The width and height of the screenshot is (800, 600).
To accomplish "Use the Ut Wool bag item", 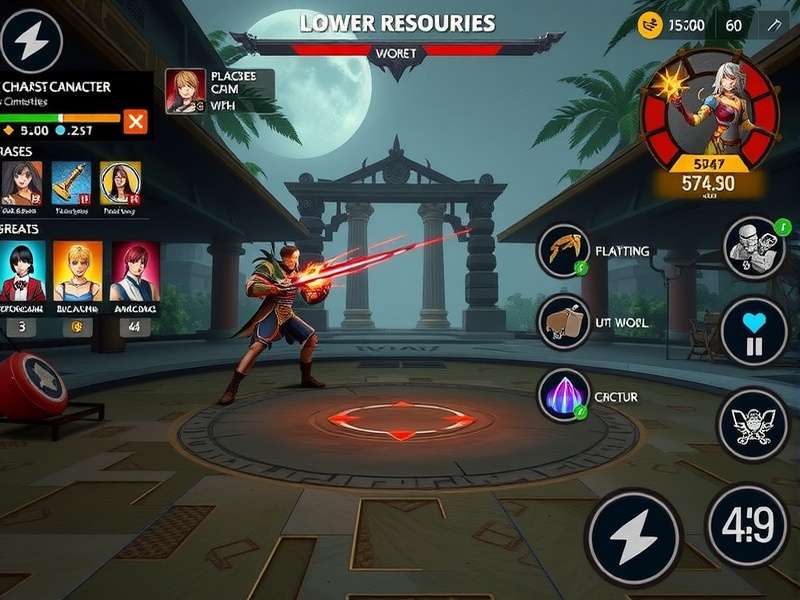I will (x=561, y=322).
